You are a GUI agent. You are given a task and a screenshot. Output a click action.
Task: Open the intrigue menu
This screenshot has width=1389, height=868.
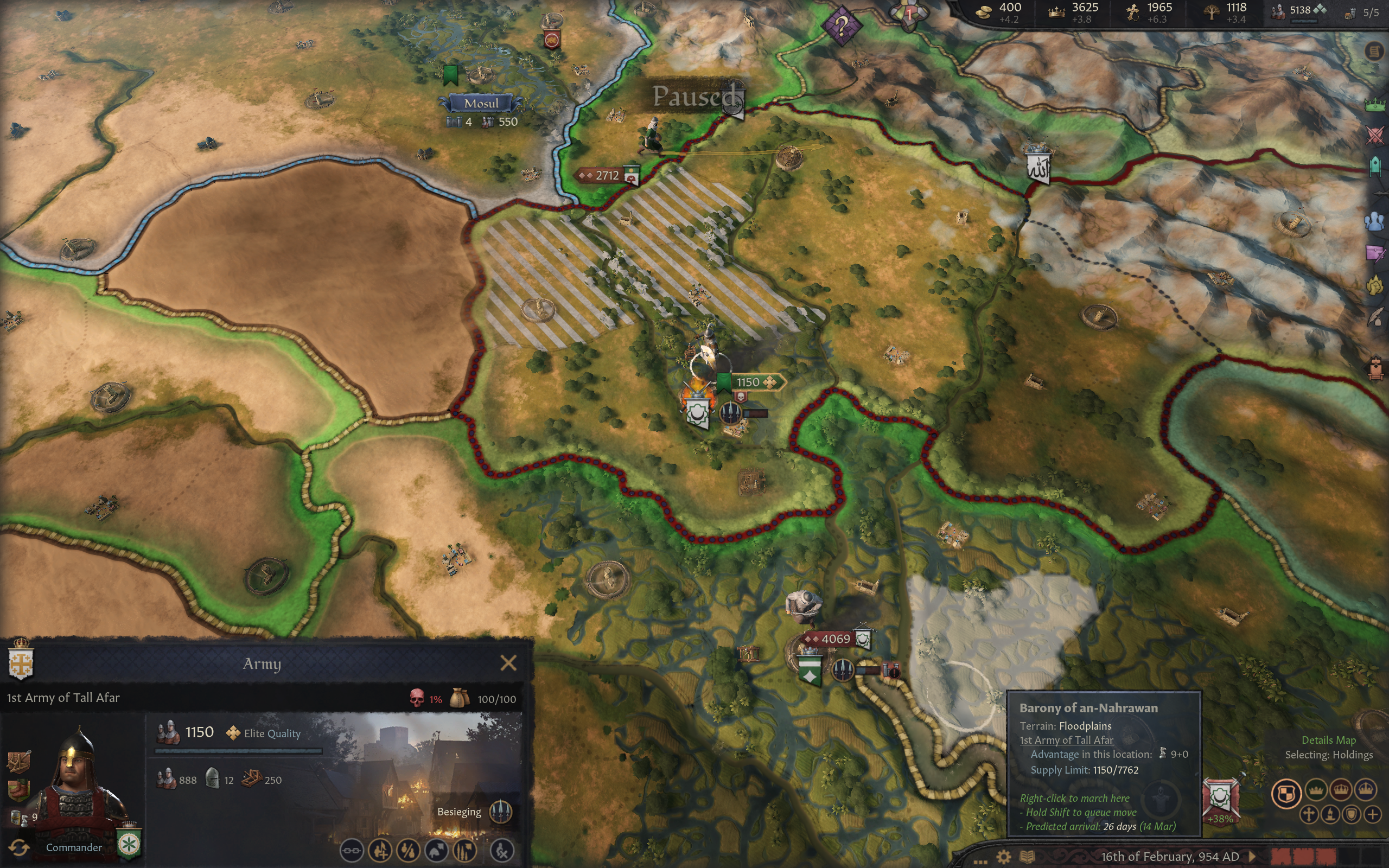pyautogui.click(x=1375, y=253)
